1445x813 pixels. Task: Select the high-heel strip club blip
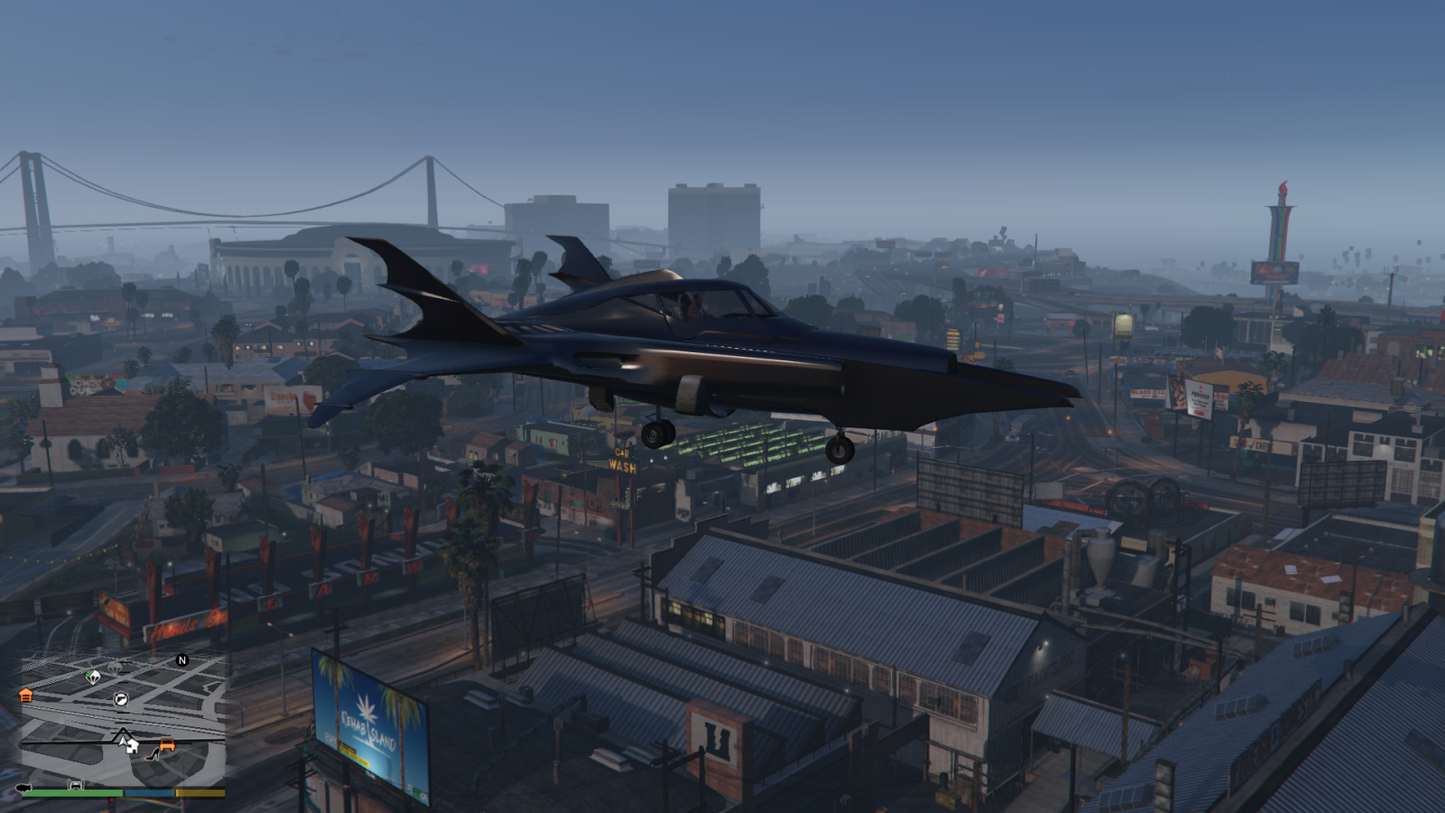pyautogui.click(x=153, y=756)
